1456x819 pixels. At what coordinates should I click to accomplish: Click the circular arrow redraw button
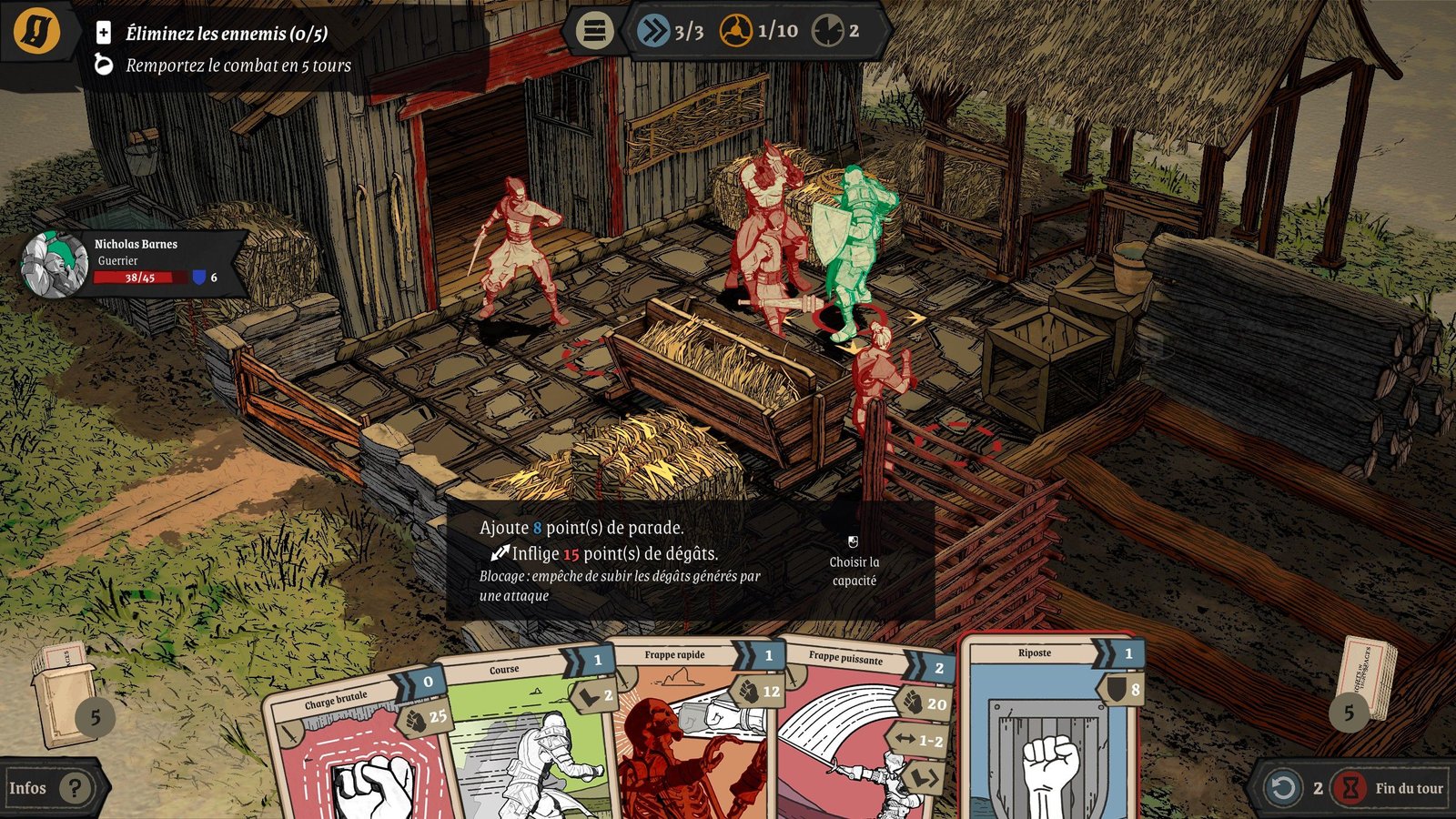[1283, 788]
